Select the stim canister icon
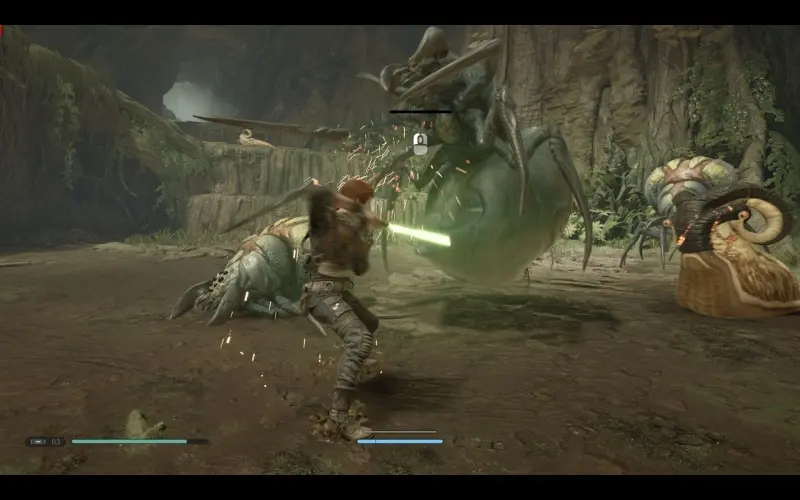The image size is (800, 500). [38, 441]
